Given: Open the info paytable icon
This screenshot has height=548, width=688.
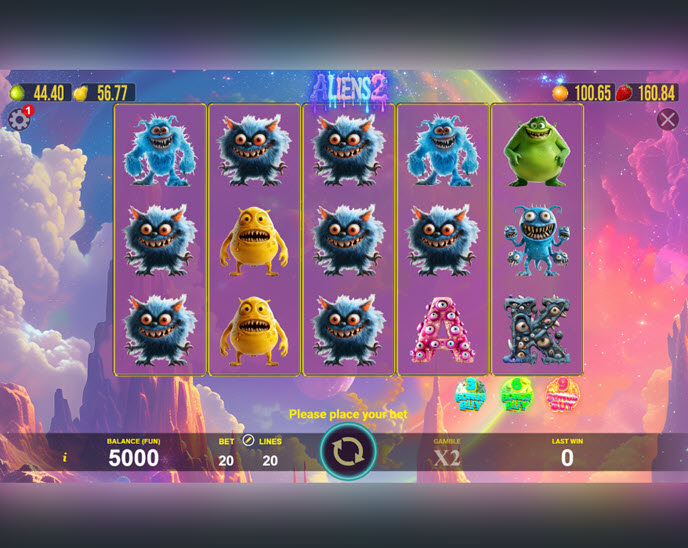Looking at the screenshot, I should 65,457.
